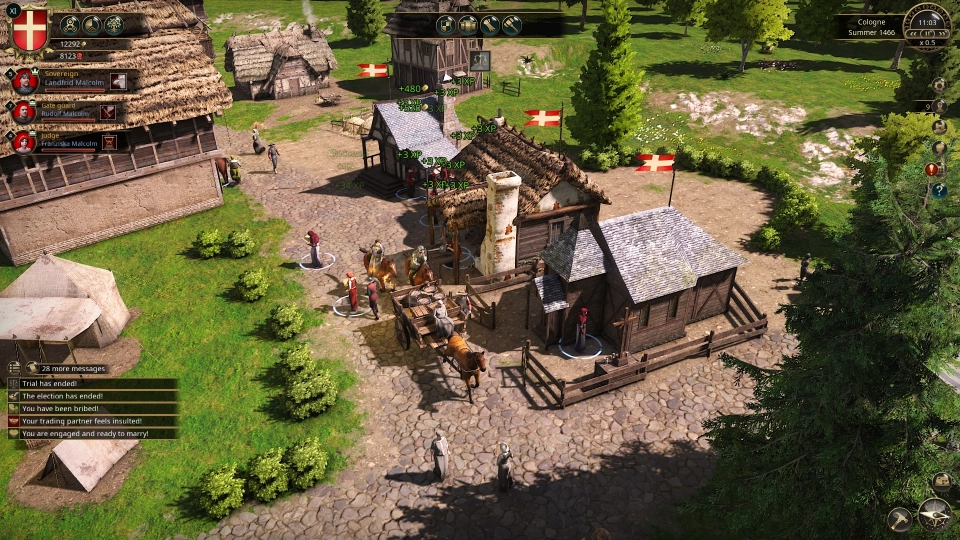Screen dimensions: 960x540
Task: Click the tree-symbol icon beside the crest
Action: click(114, 25)
